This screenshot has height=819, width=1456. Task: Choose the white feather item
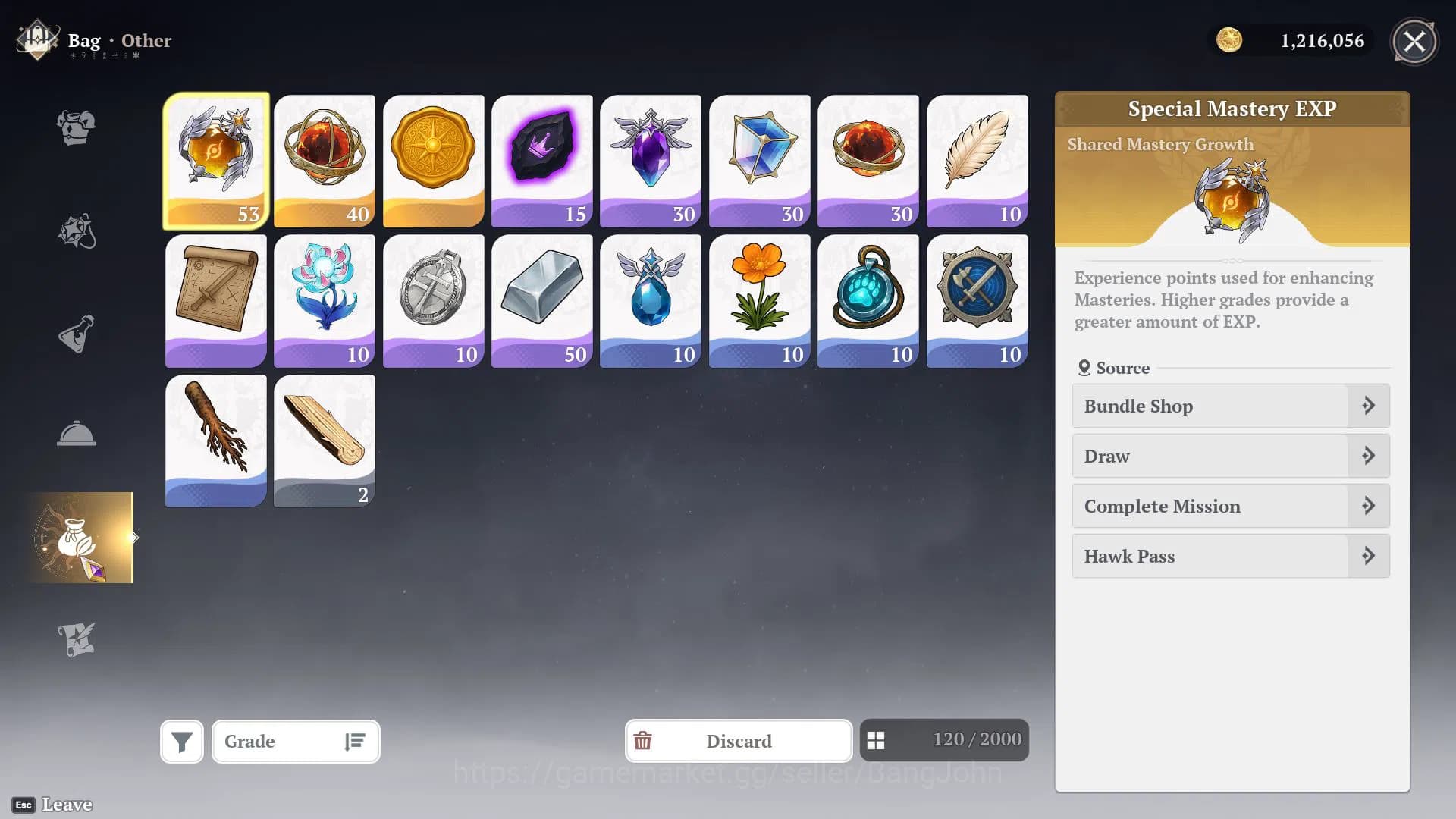(977, 160)
